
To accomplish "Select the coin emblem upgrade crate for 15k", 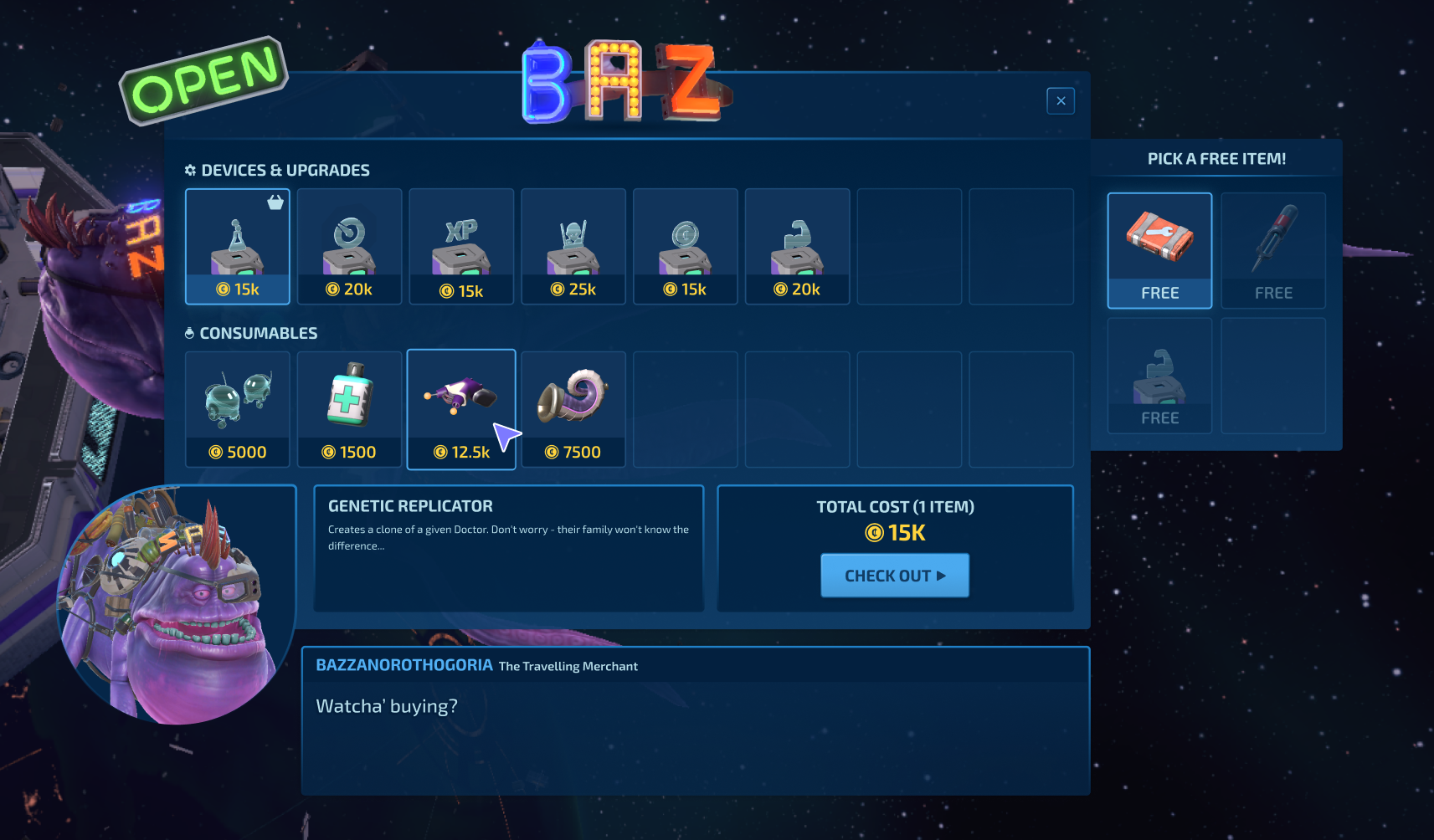I will (x=686, y=246).
